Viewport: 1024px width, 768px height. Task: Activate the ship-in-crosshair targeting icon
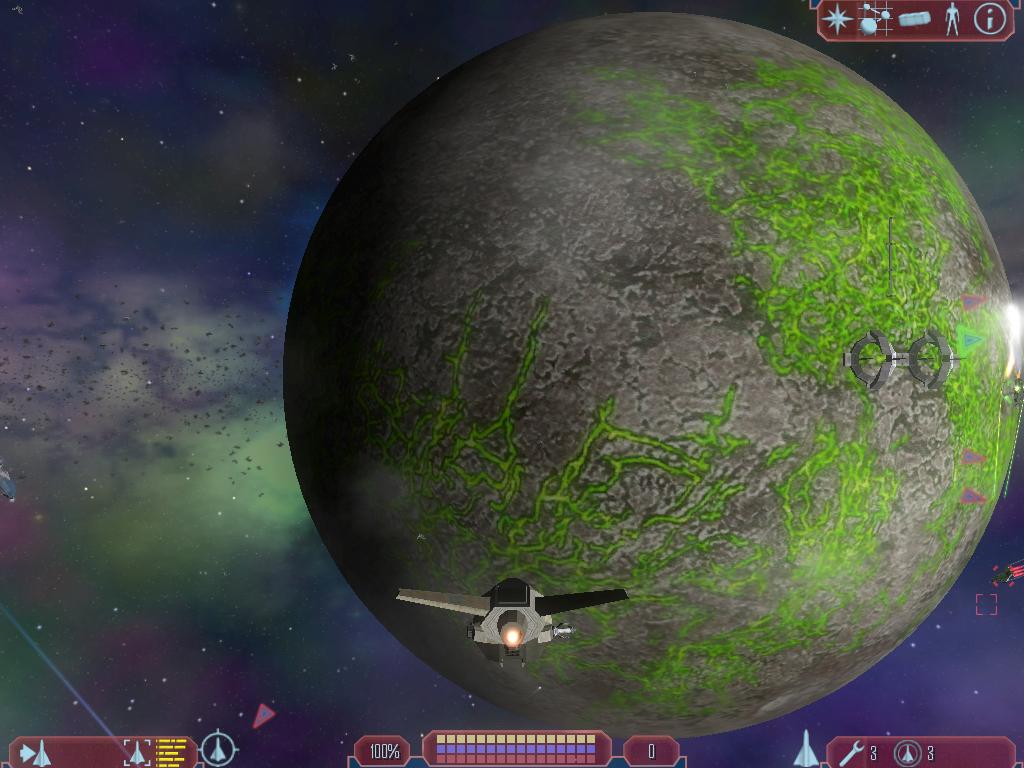[x=218, y=749]
